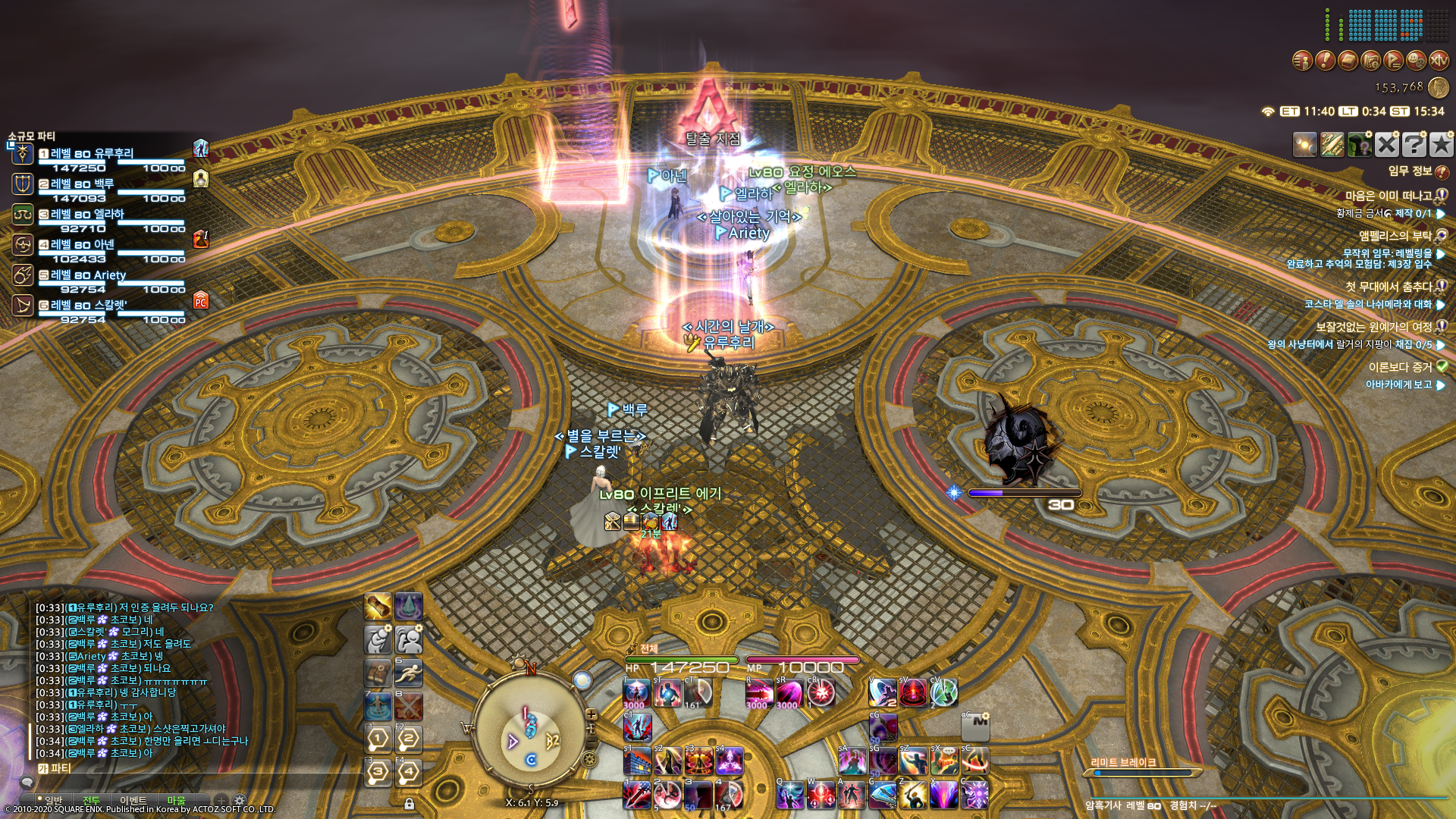
Task: Open minimap settings gear
Action: coord(589,758)
